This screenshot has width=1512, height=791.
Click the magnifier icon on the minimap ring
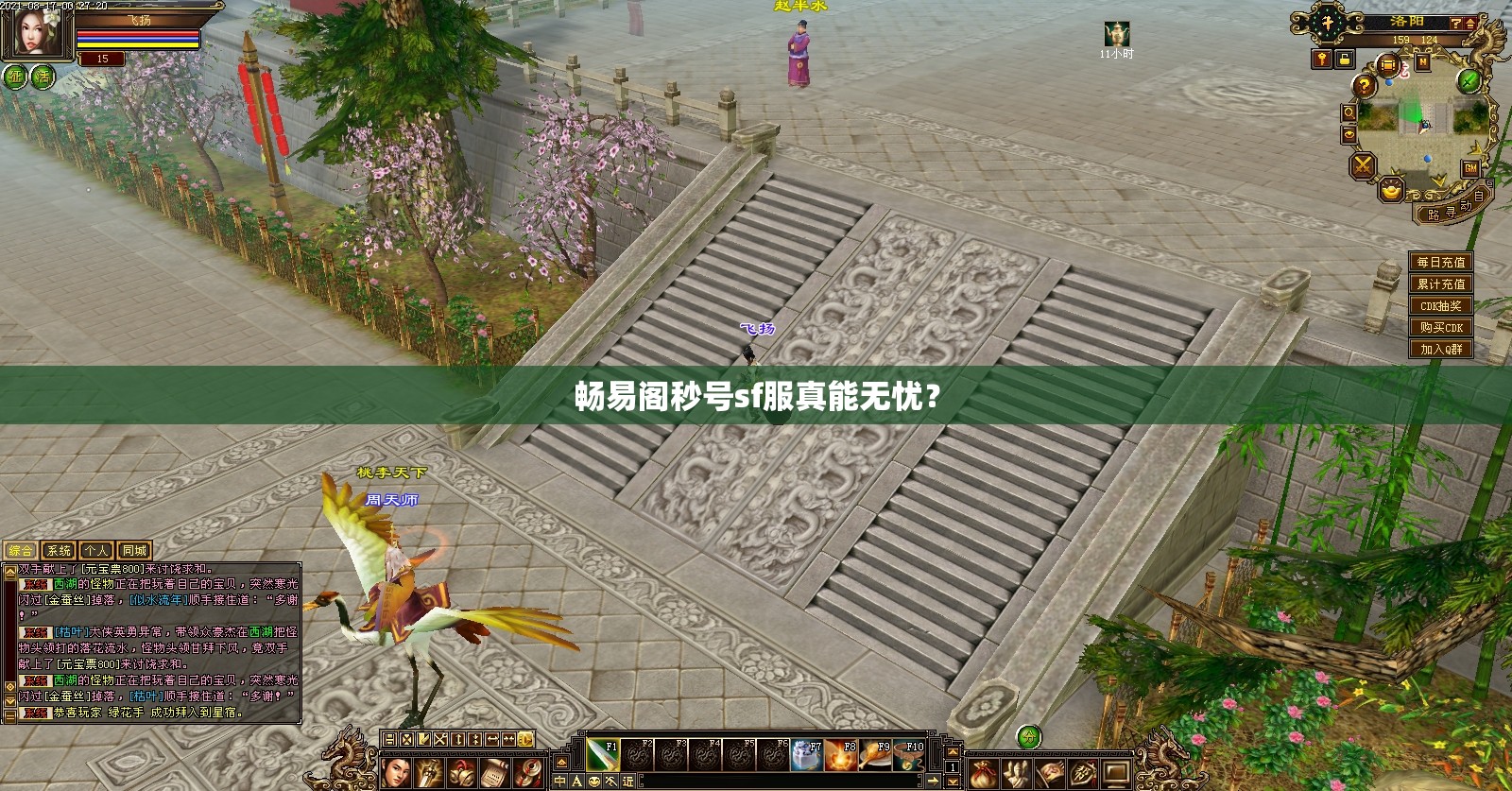point(1350,112)
